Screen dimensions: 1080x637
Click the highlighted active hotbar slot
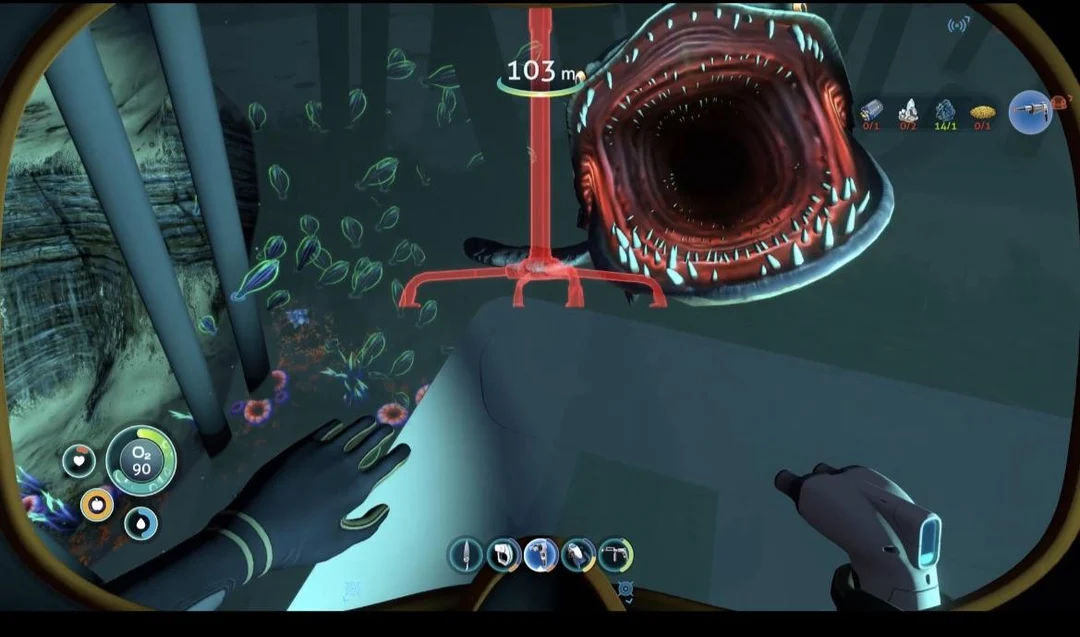[540, 554]
